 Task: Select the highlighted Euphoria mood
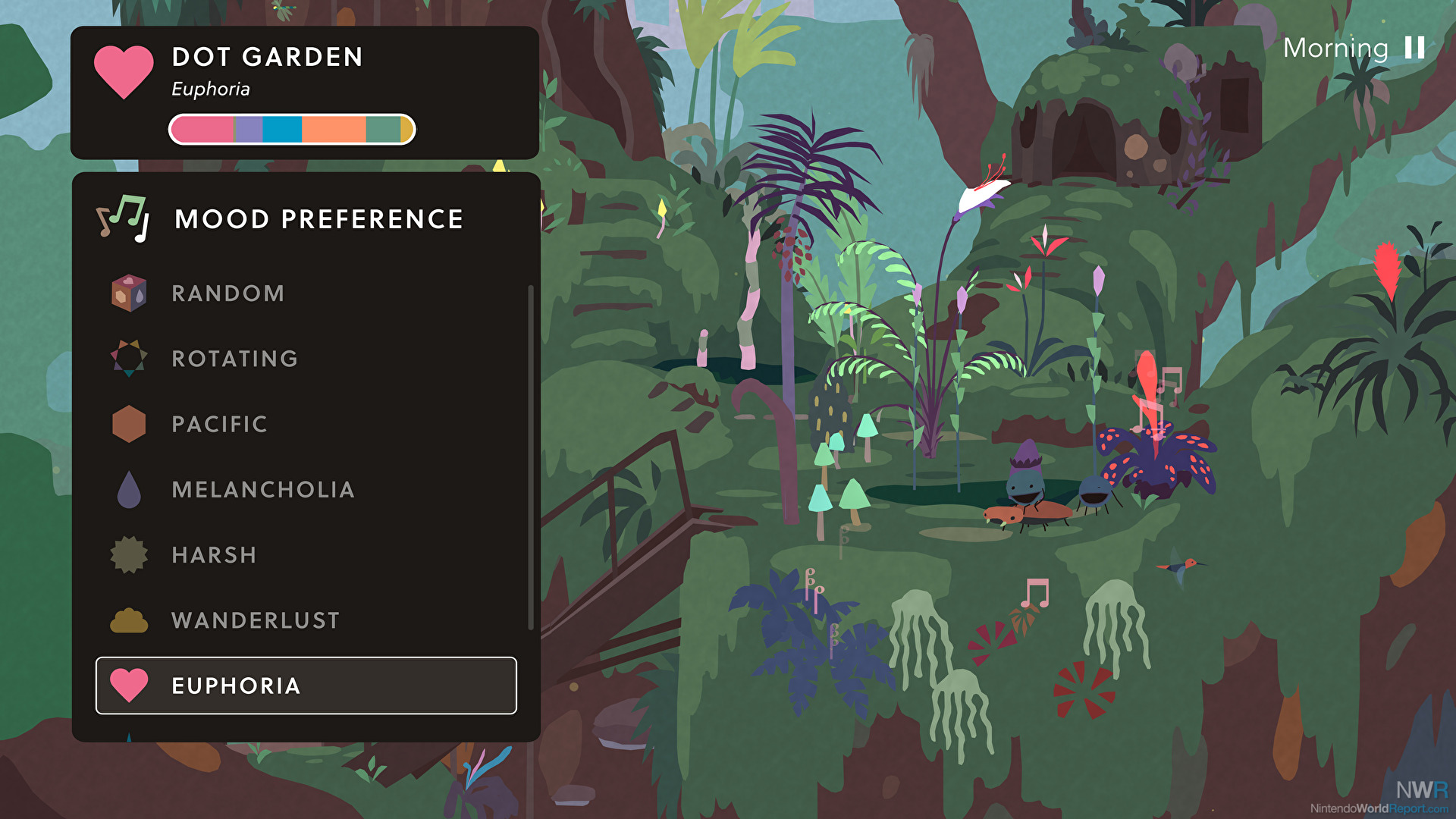click(x=306, y=686)
